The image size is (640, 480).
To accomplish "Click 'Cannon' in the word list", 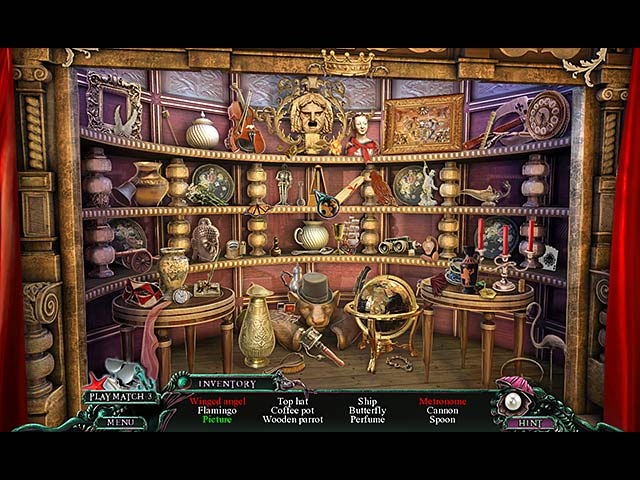I will point(443,410).
